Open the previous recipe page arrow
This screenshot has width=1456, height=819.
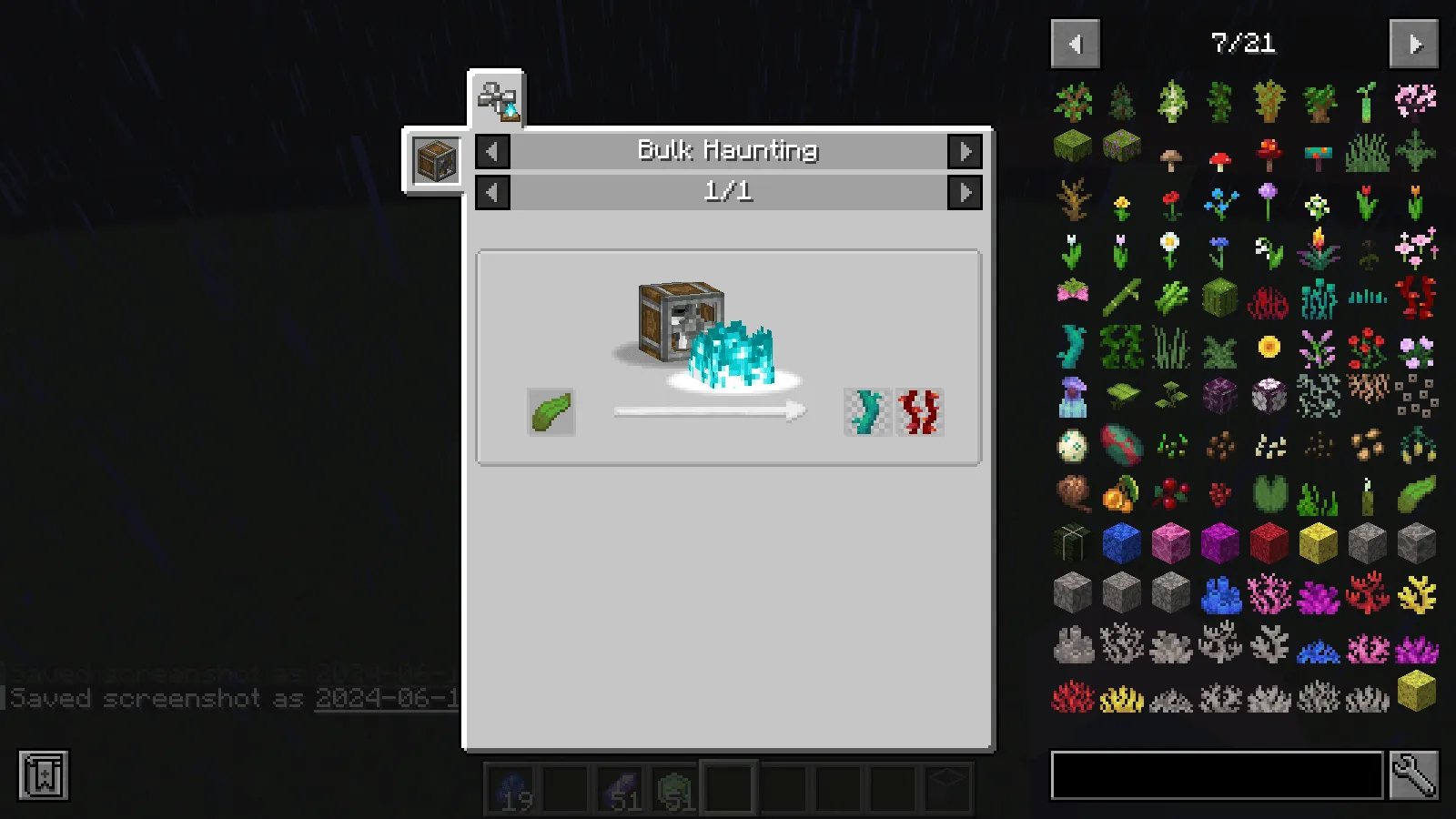coord(491,192)
